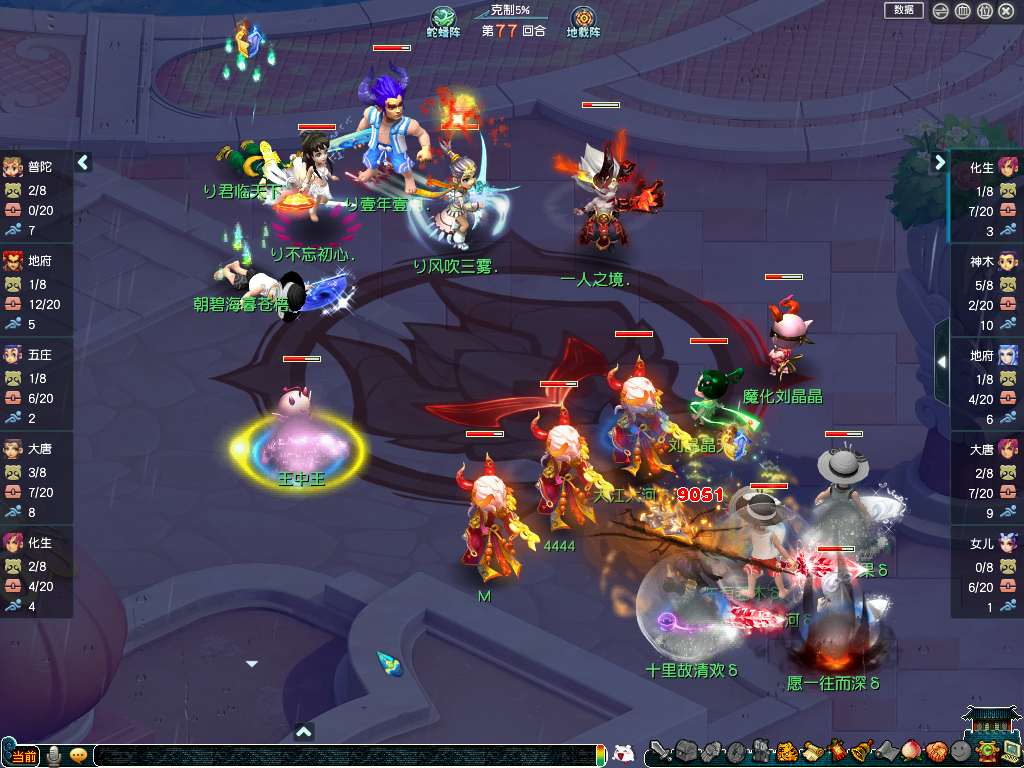Open the peach icon in toolbar
The width and height of the screenshot is (1024, 768).
(x=910, y=751)
